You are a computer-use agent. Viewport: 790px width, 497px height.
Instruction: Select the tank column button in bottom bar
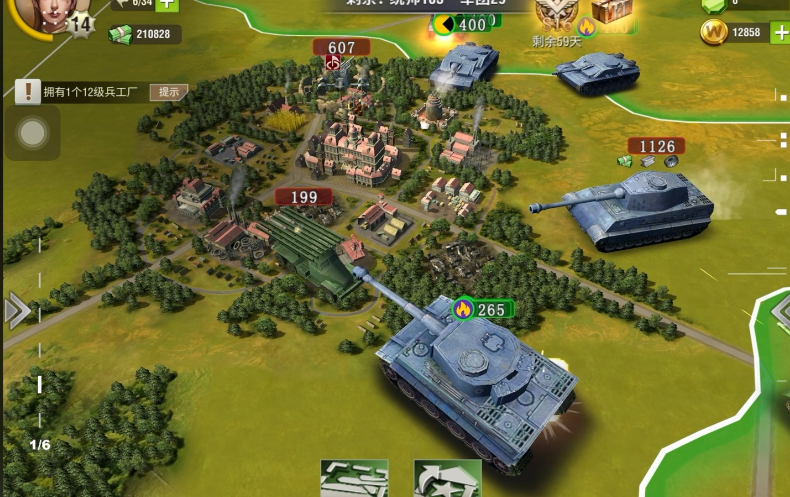[353, 479]
